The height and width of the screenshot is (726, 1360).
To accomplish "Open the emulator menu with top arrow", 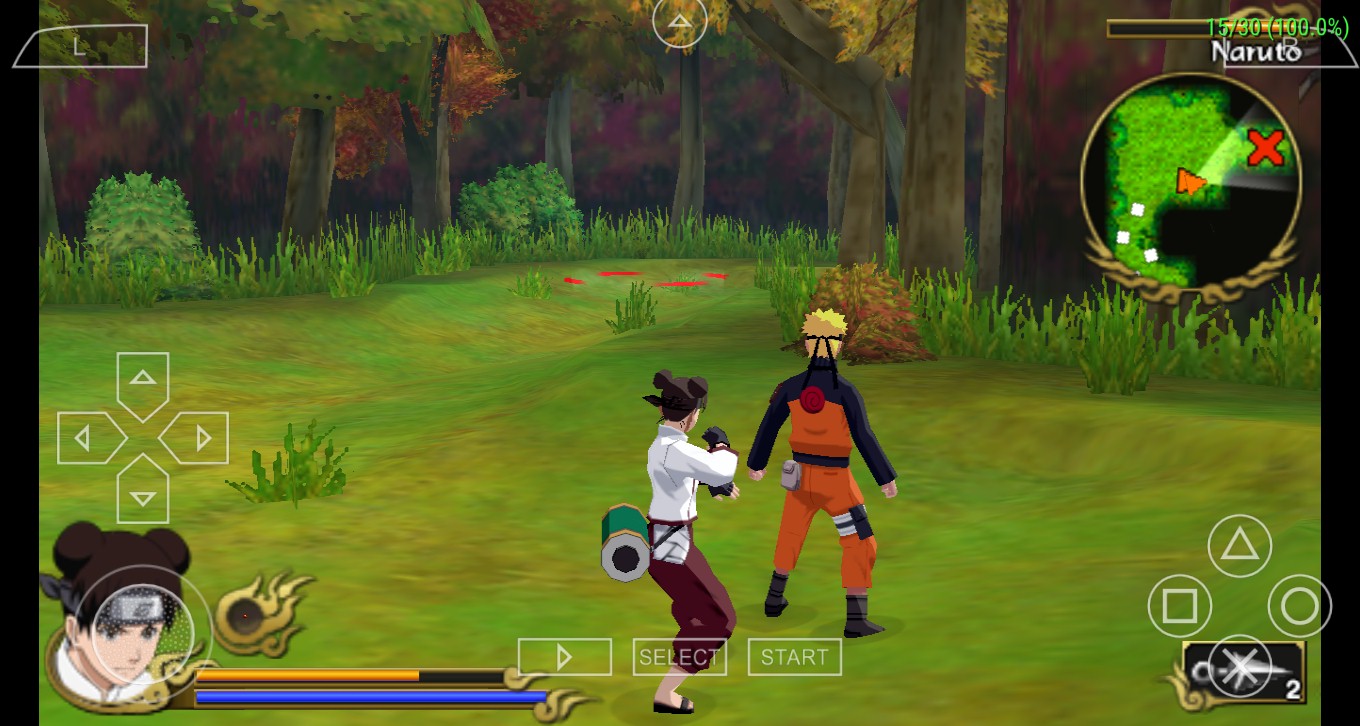I will coord(679,22).
